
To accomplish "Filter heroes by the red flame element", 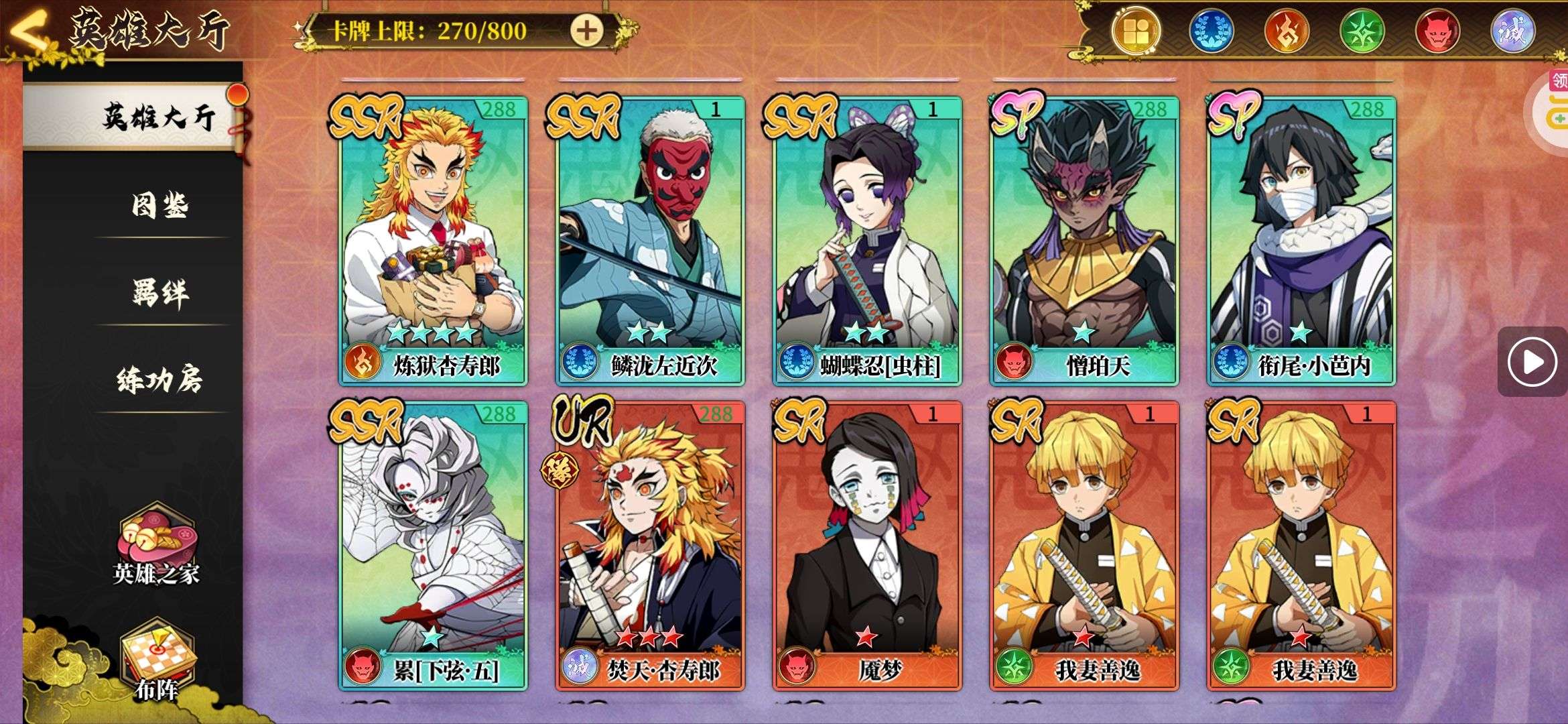I will coord(1287,32).
